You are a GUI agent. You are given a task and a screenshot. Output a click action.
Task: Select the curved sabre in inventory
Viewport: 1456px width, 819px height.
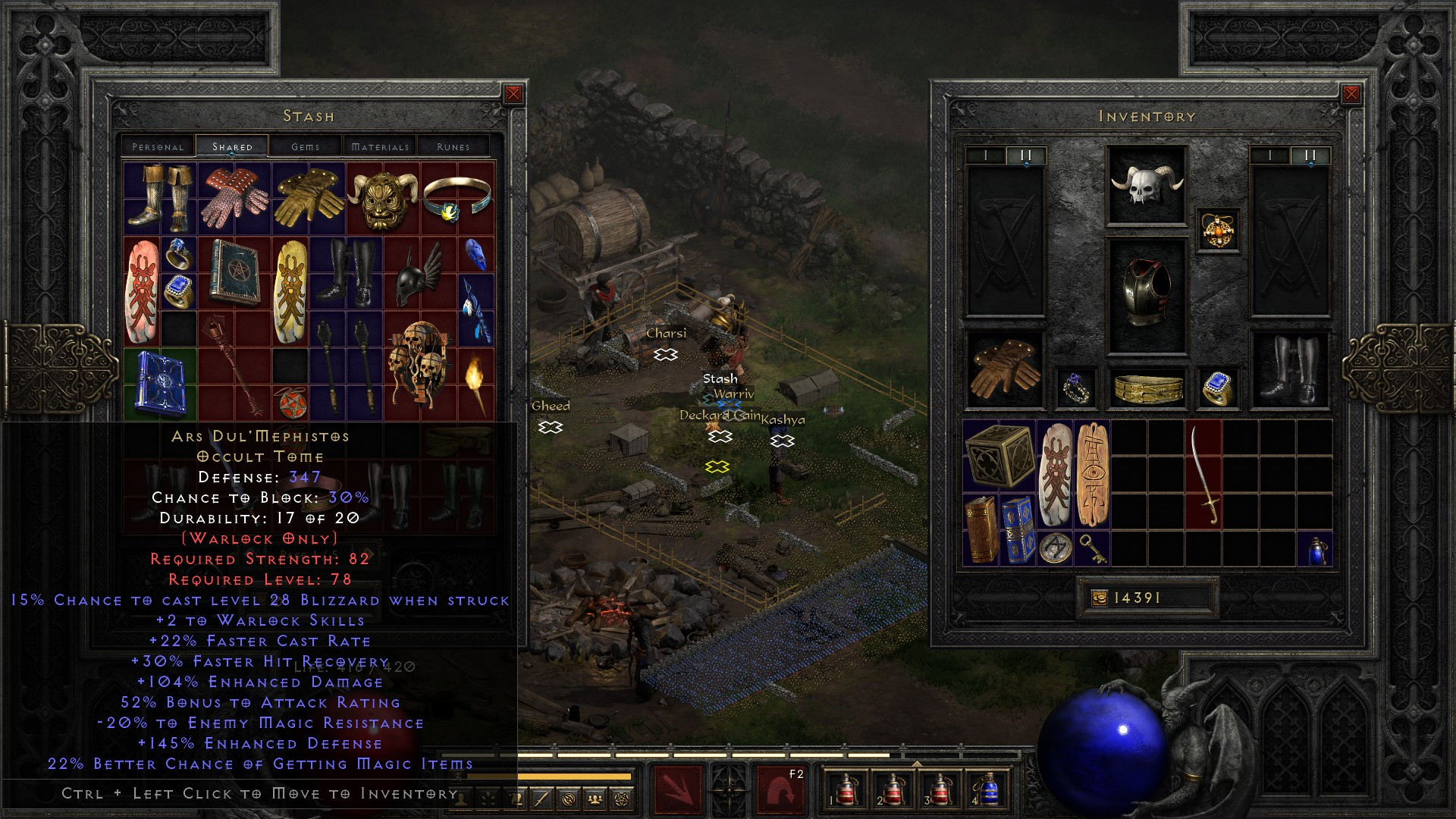1203,474
